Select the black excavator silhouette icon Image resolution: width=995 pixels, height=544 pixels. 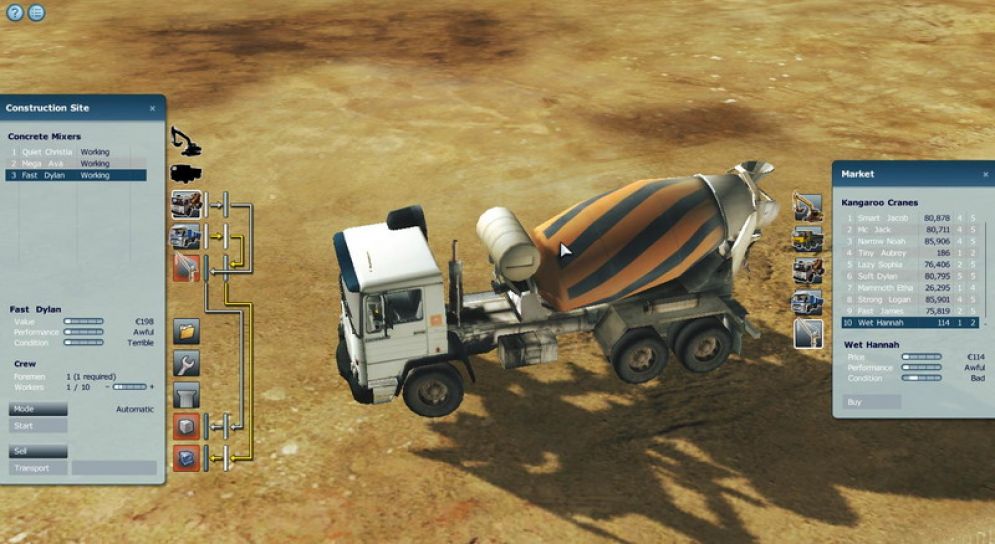point(185,141)
